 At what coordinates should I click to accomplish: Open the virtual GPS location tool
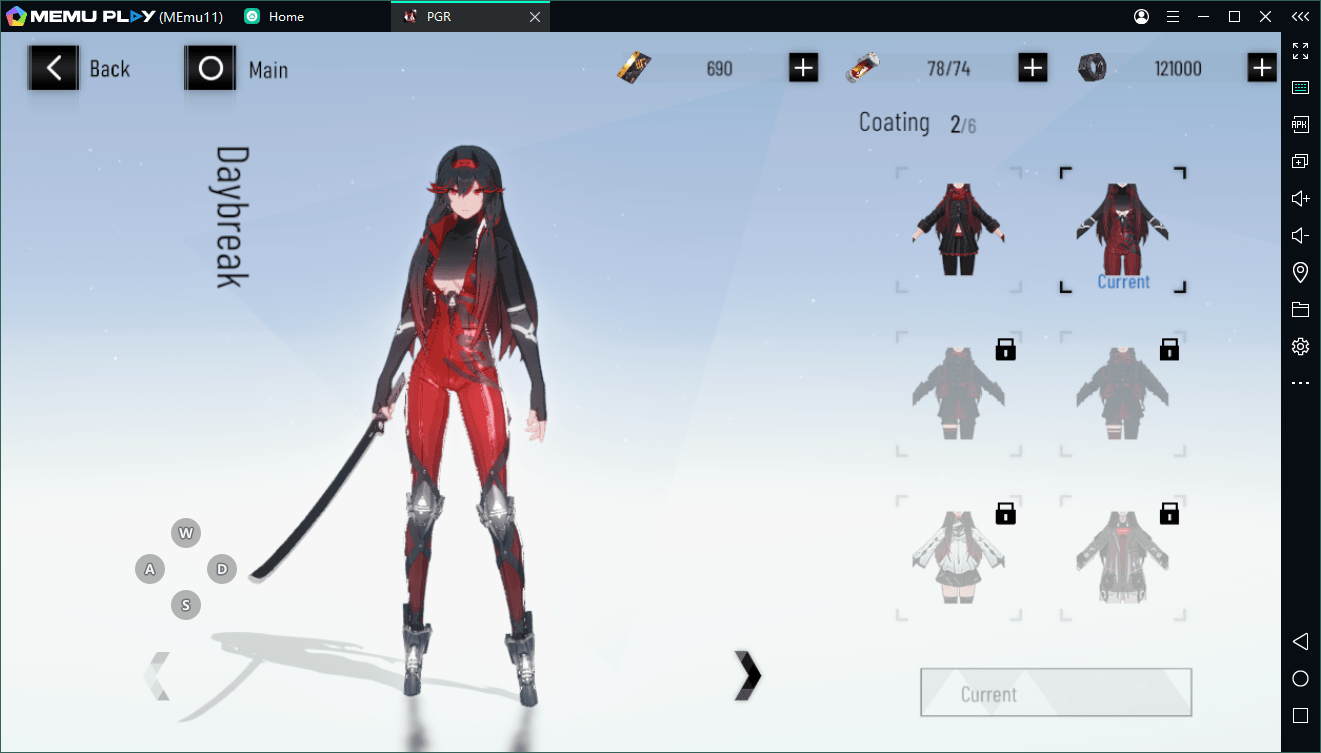point(1300,272)
